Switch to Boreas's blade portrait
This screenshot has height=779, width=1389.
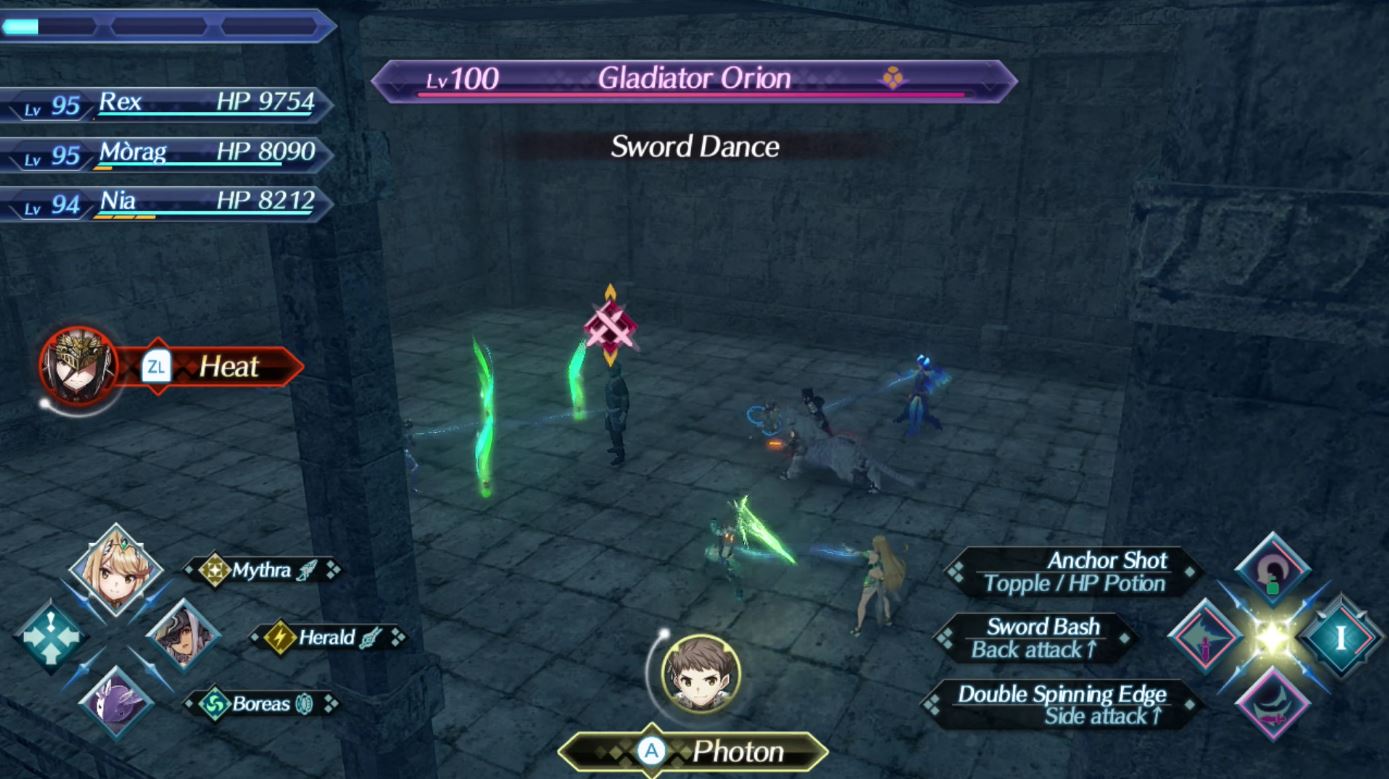[116, 703]
